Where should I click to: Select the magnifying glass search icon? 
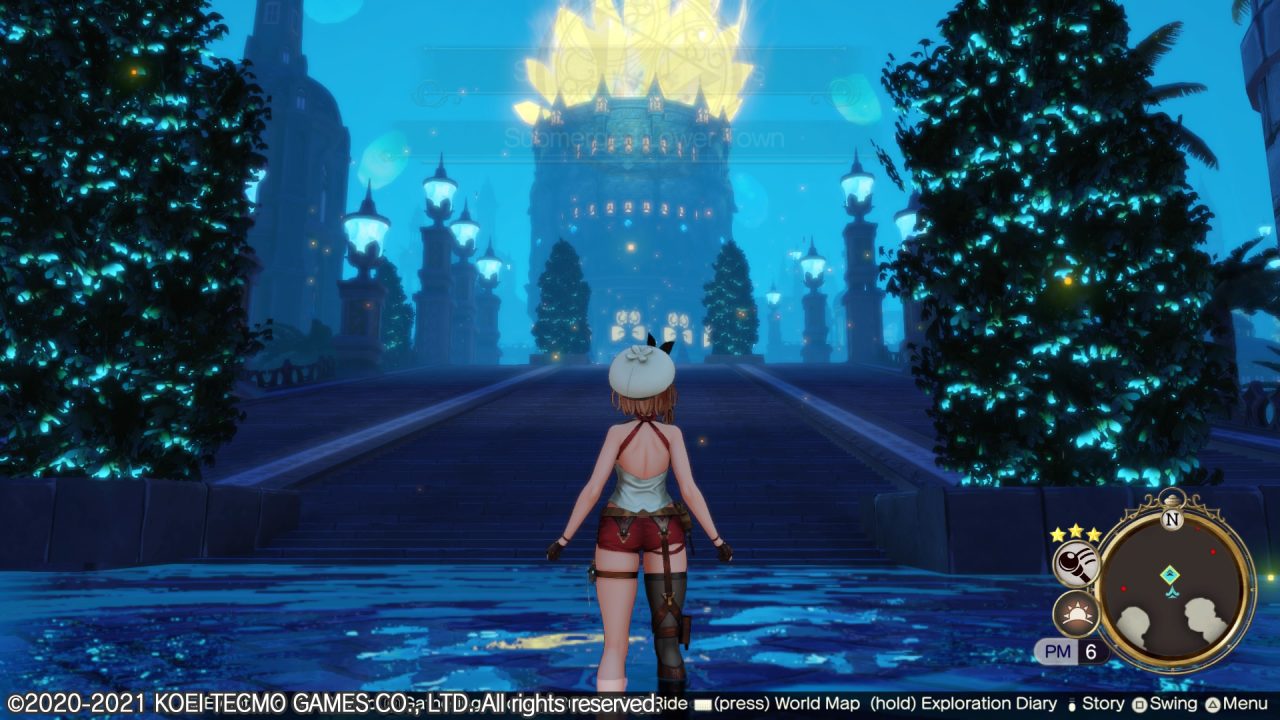[1076, 564]
